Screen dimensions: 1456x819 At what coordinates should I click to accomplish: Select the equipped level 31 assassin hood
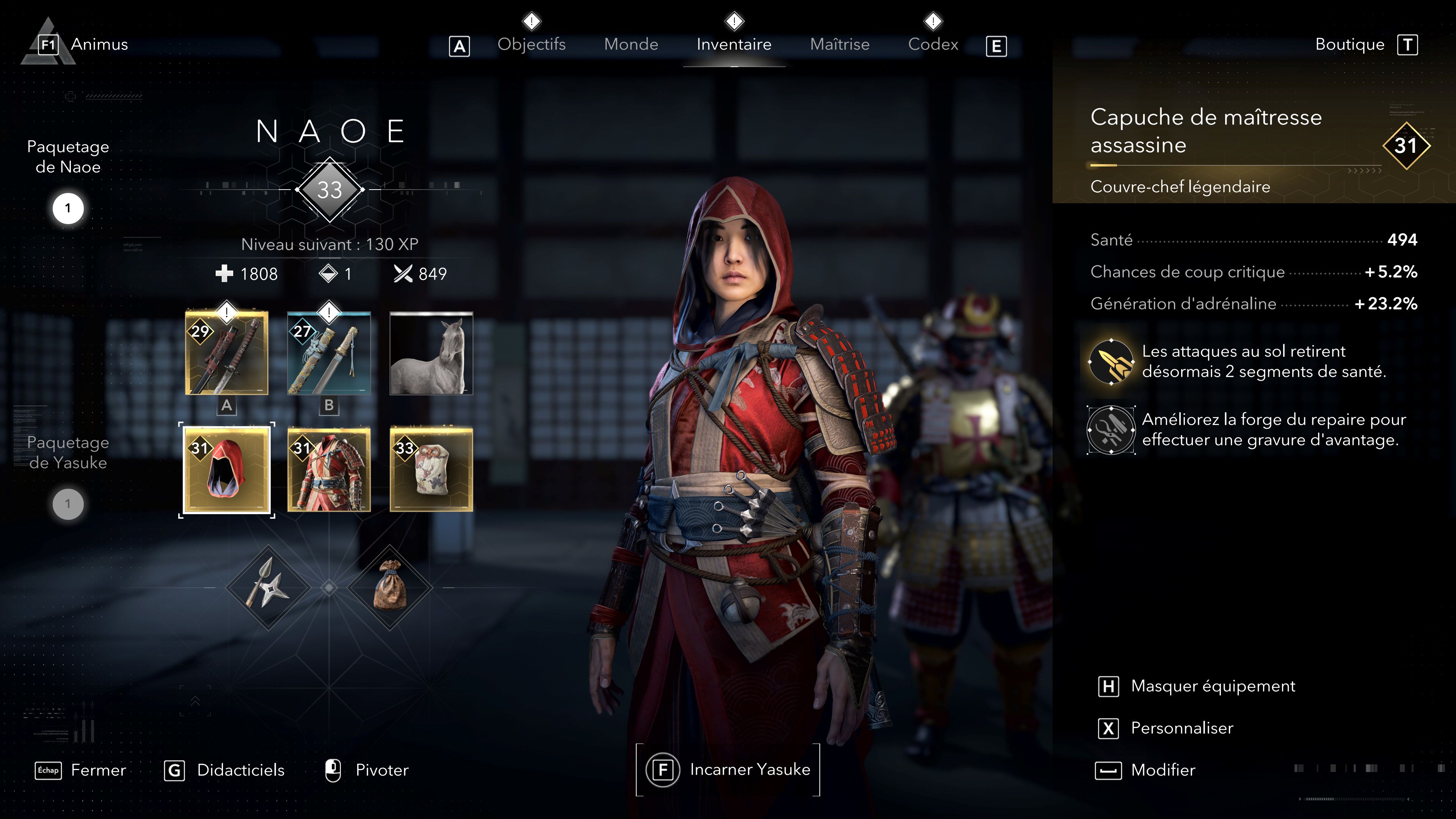[x=226, y=471]
